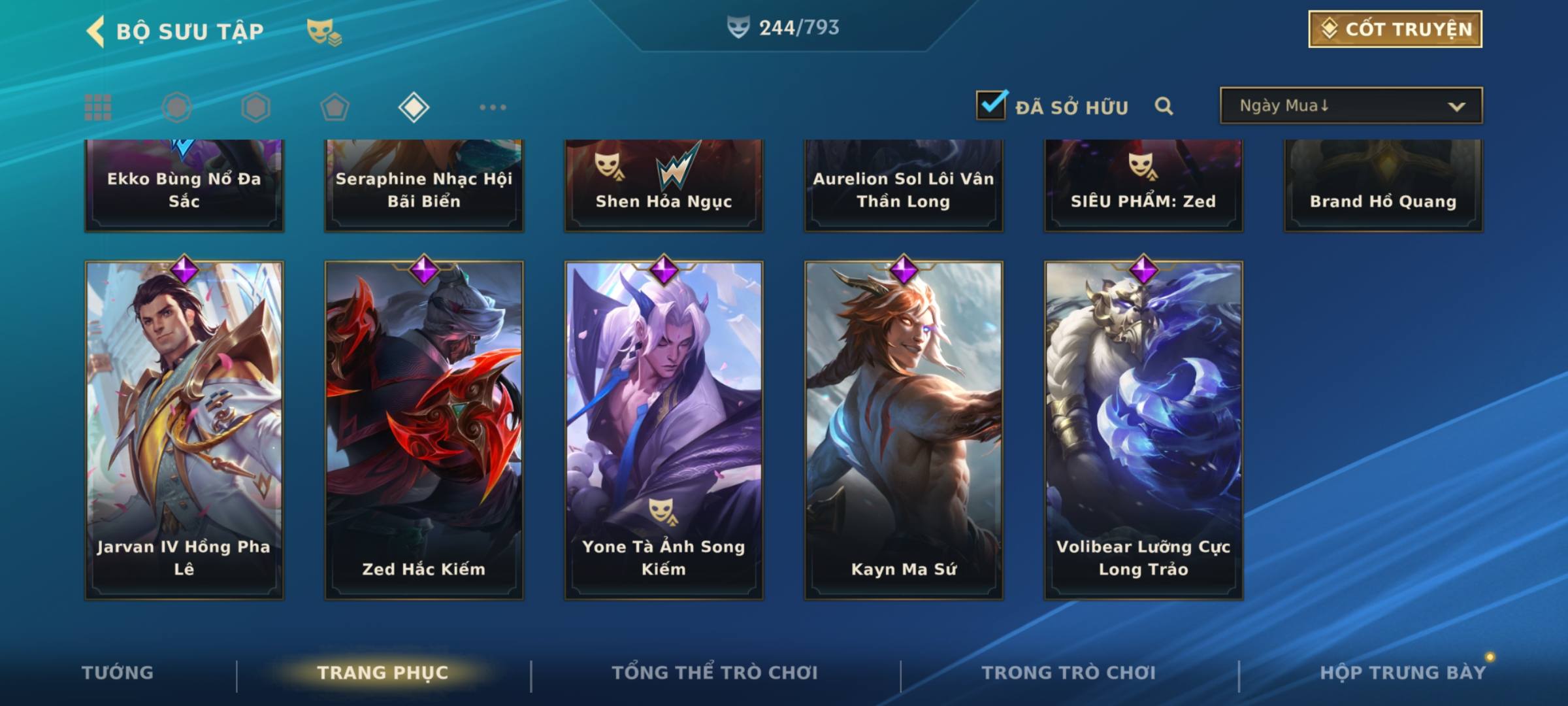1568x706 pixels.
Task: Show more filters via three dots
Action: click(493, 107)
